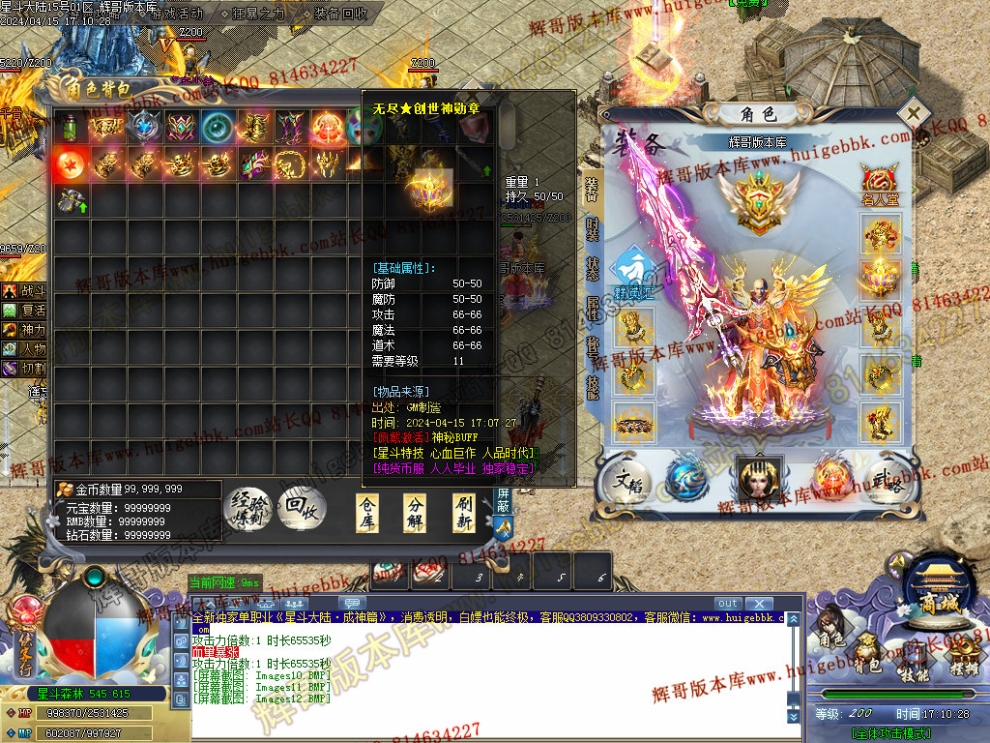Pick the axe item with green arrow

click(x=71, y=200)
